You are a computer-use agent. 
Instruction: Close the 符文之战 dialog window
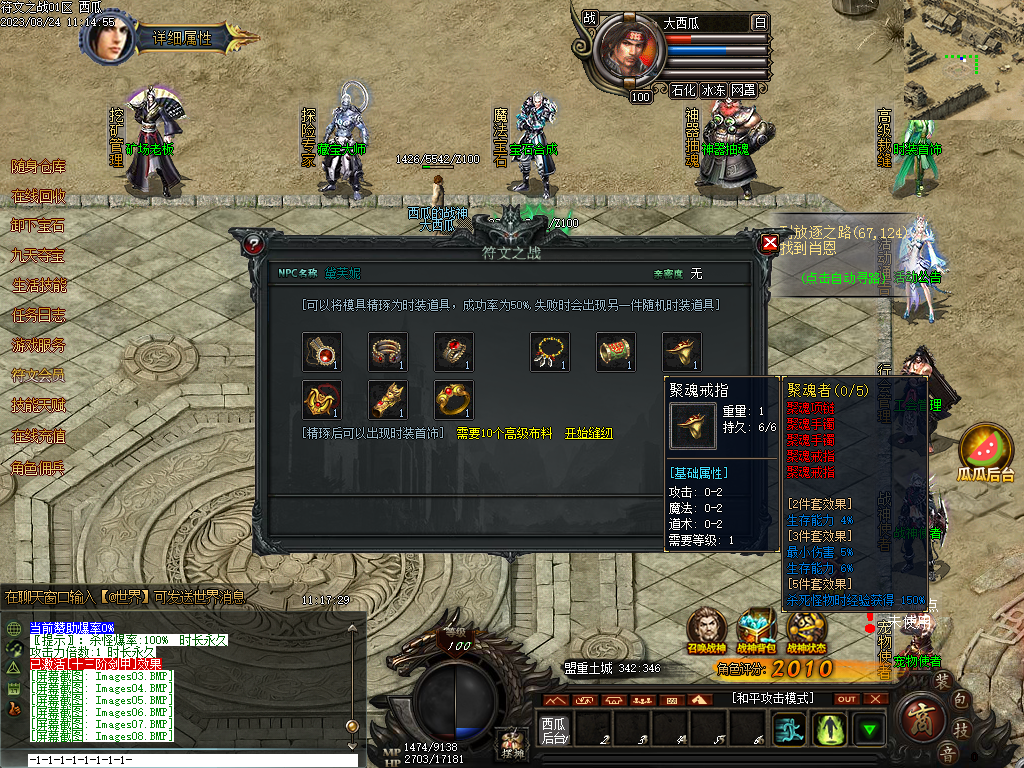point(770,243)
